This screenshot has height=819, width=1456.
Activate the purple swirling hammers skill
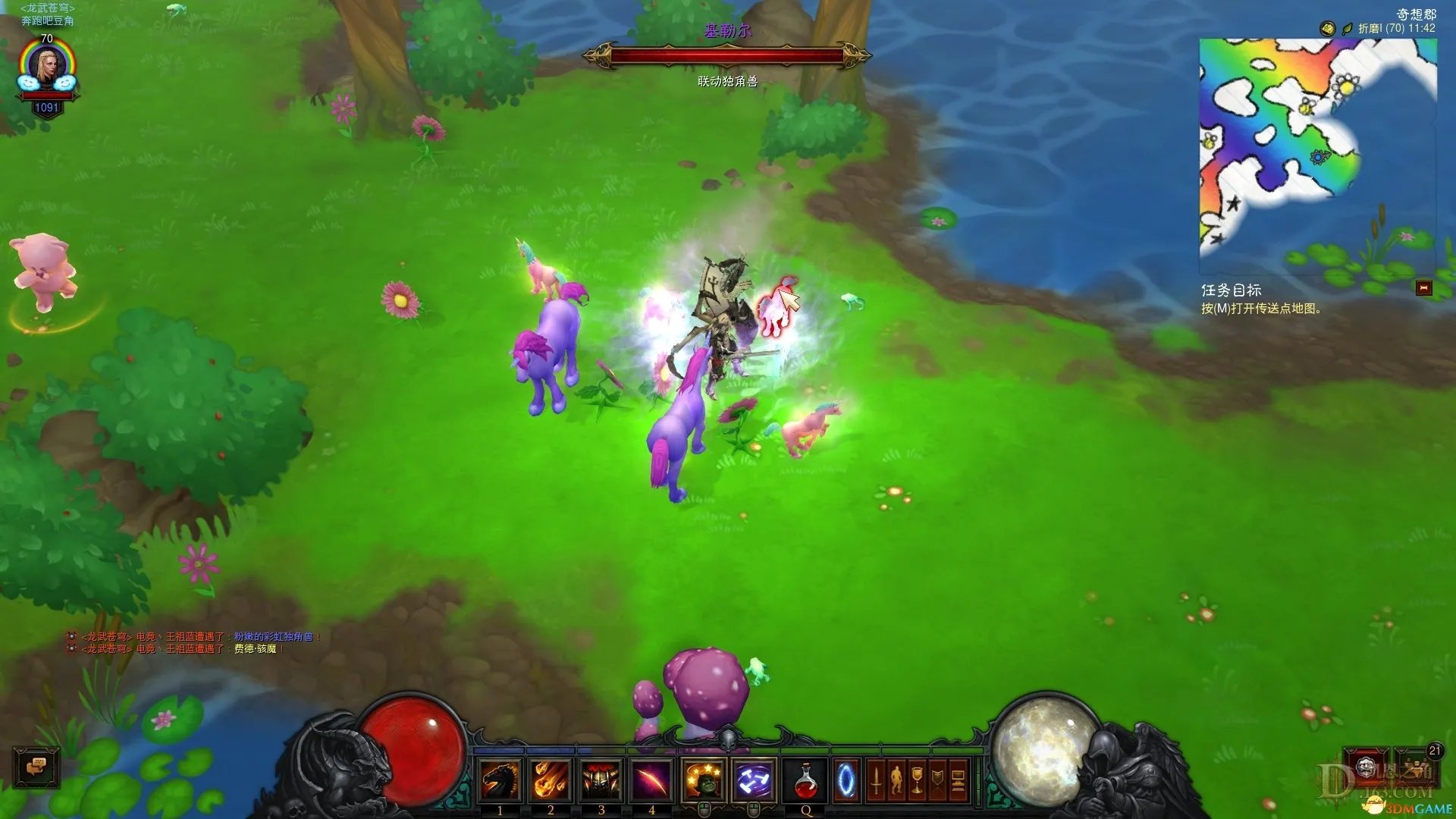click(x=754, y=780)
